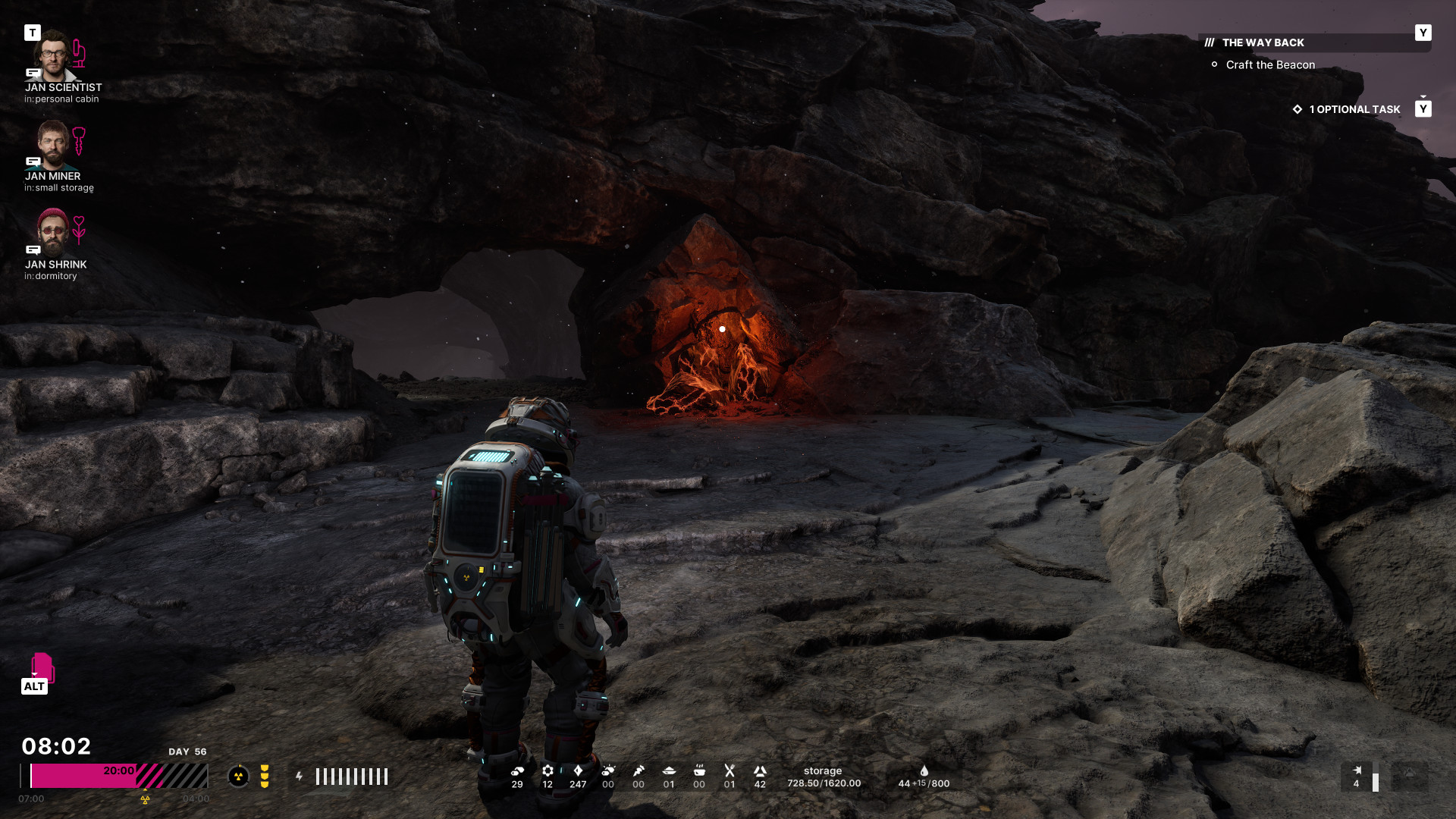Select the triangle ALX resource showing 42

click(x=760, y=771)
